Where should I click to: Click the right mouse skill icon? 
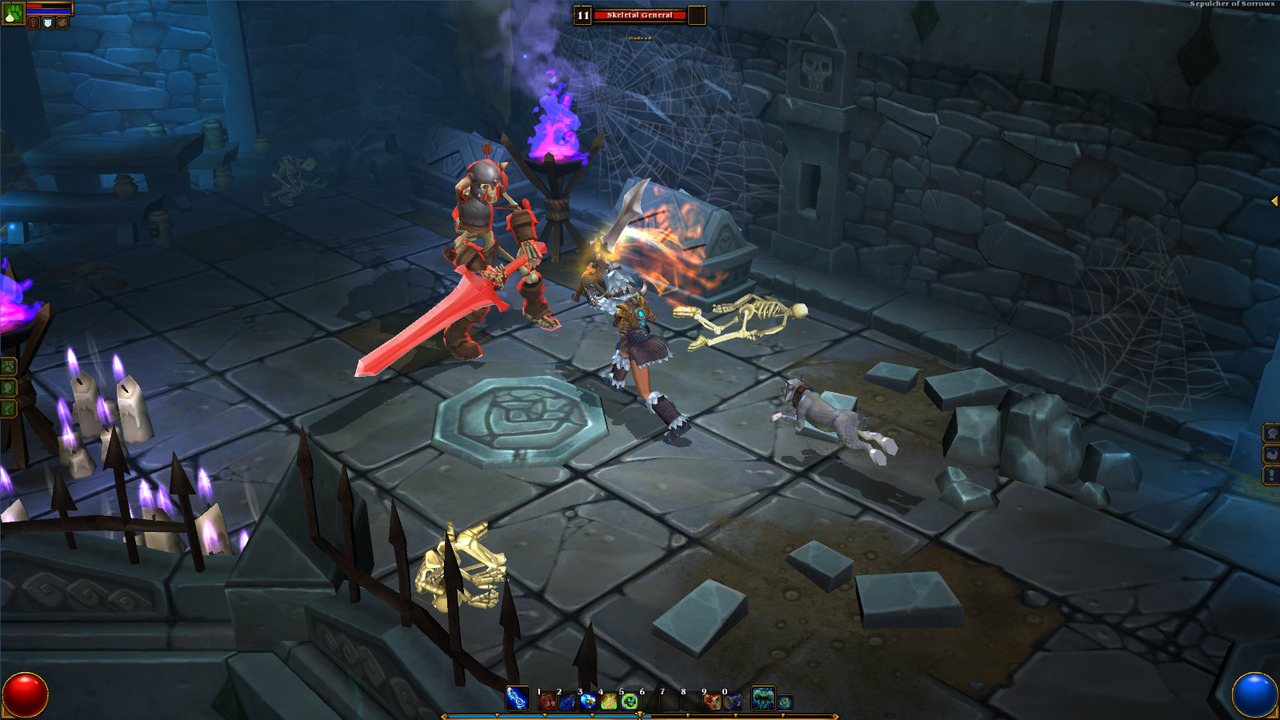point(763,699)
